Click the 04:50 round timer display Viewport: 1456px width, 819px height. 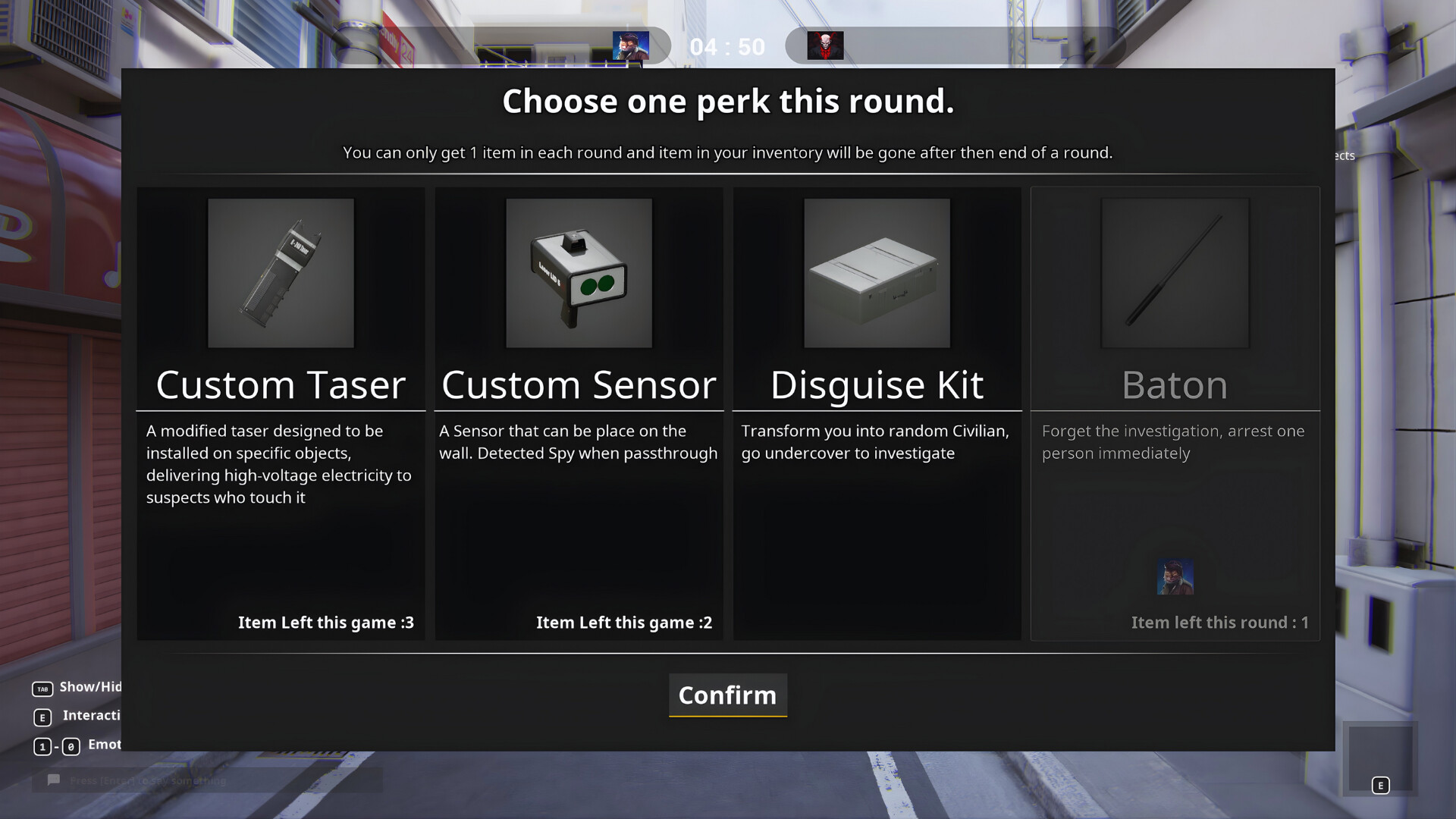coord(727,46)
